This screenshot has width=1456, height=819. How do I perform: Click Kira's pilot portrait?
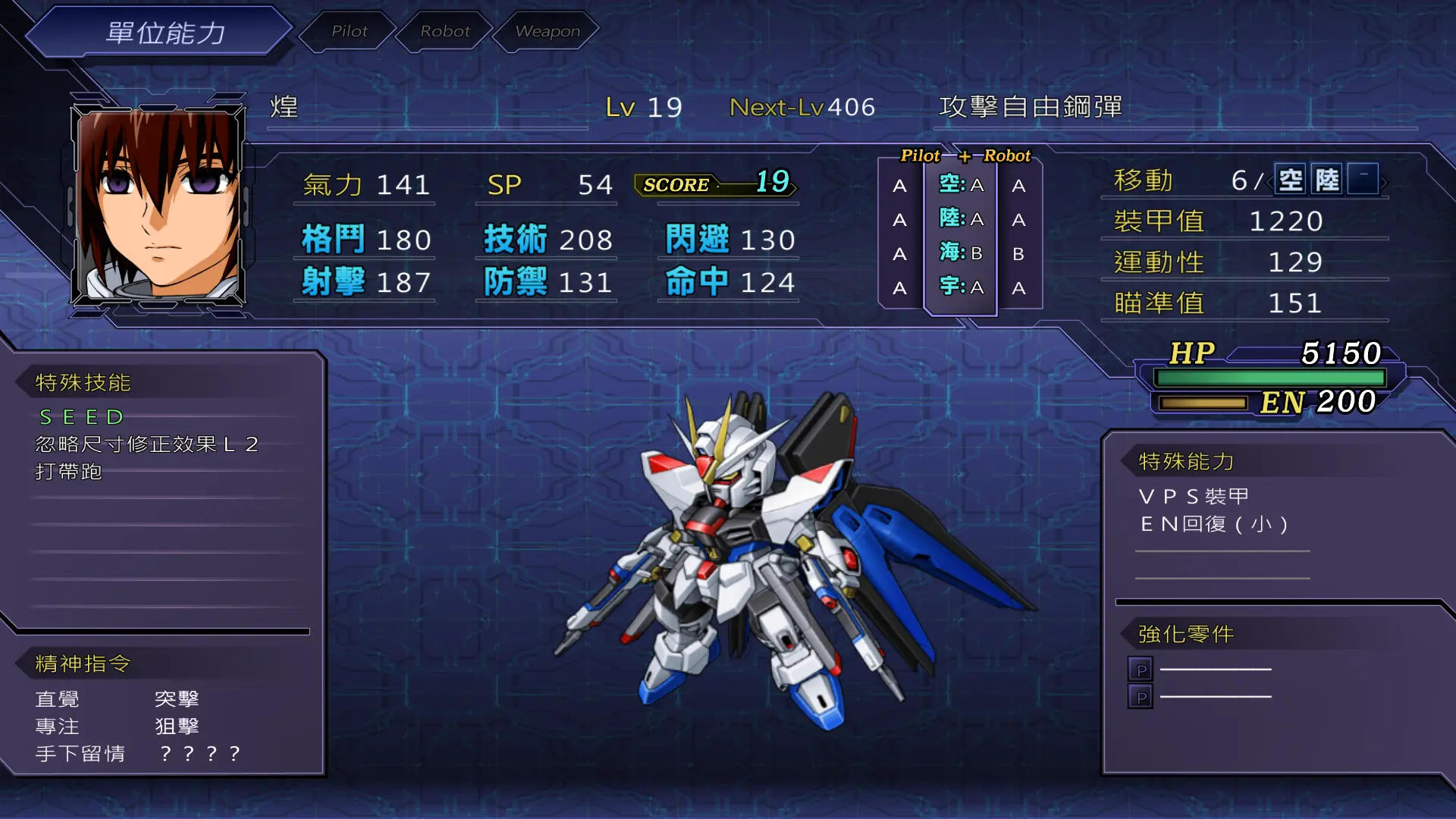point(158,205)
